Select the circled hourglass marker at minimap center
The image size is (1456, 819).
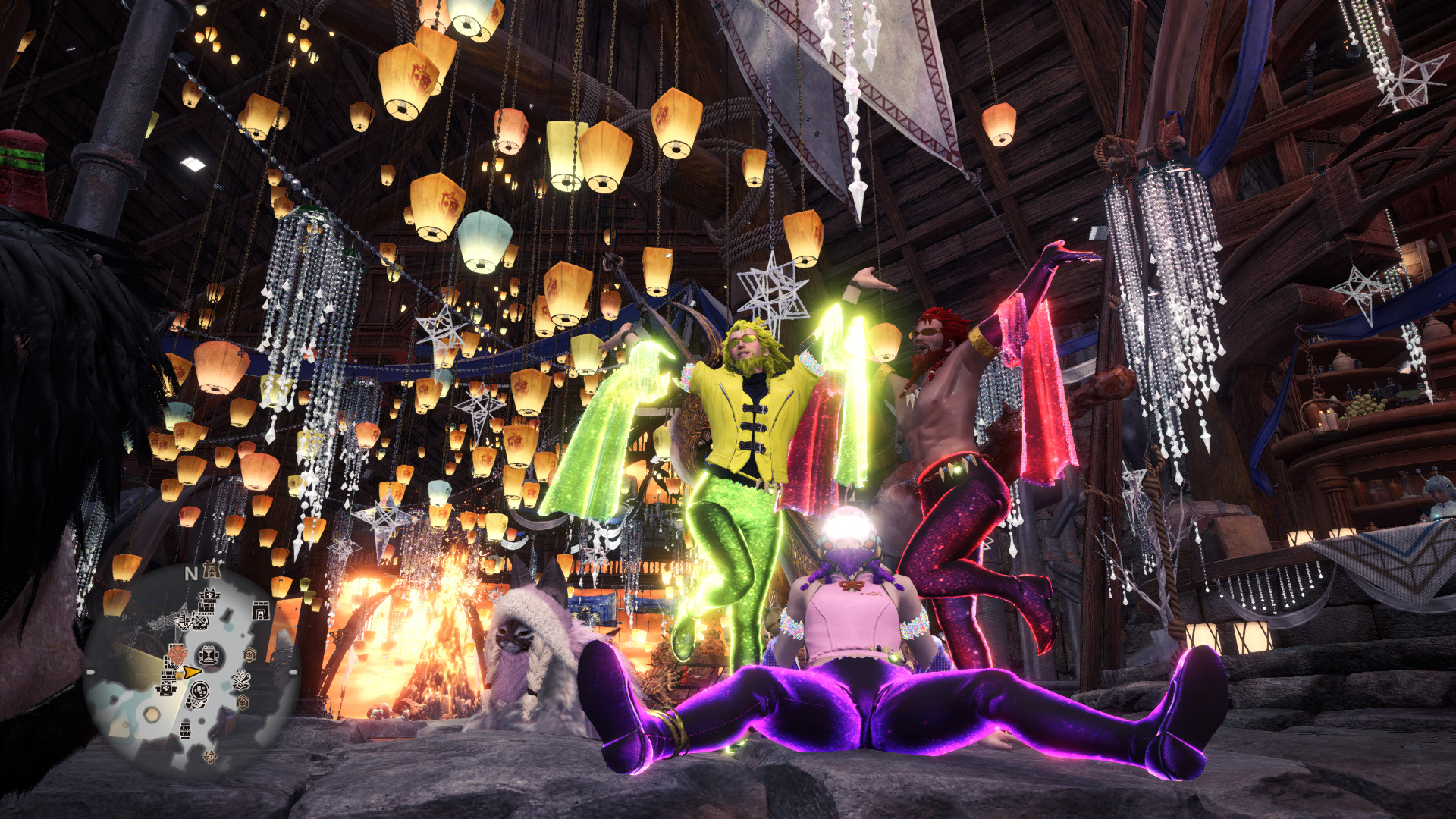point(210,654)
